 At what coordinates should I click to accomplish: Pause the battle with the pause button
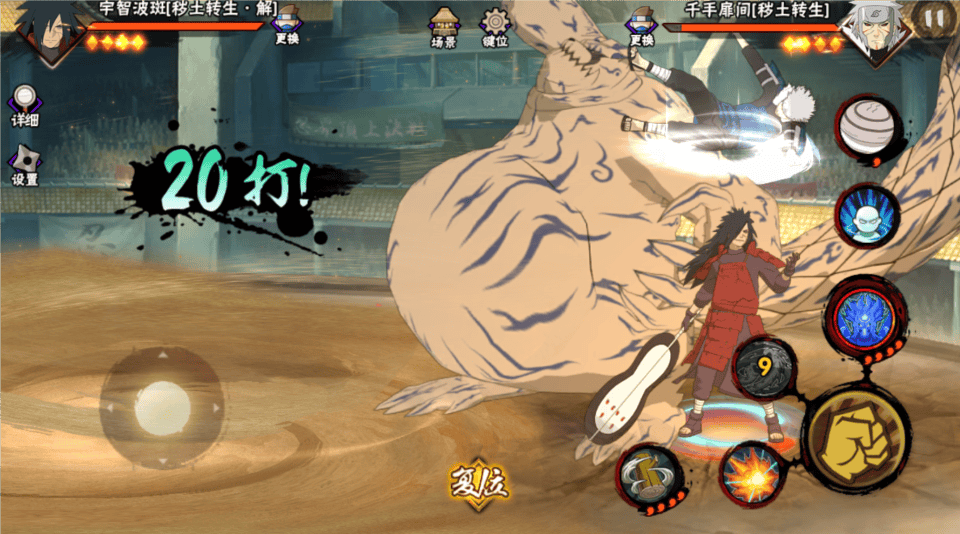coord(934,19)
